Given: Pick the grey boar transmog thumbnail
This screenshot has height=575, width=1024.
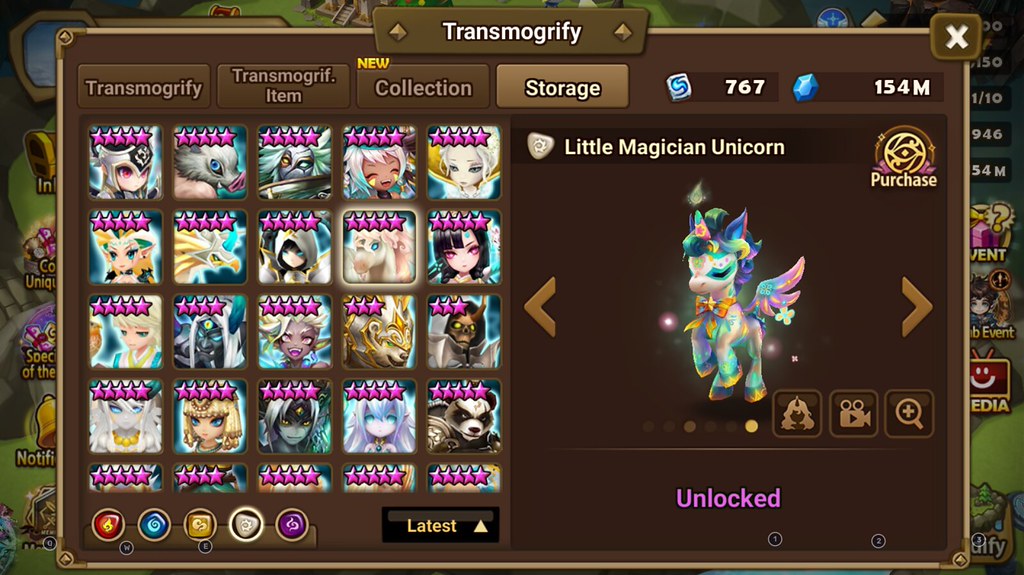Looking at the screenshot, I should pos(210,162).
